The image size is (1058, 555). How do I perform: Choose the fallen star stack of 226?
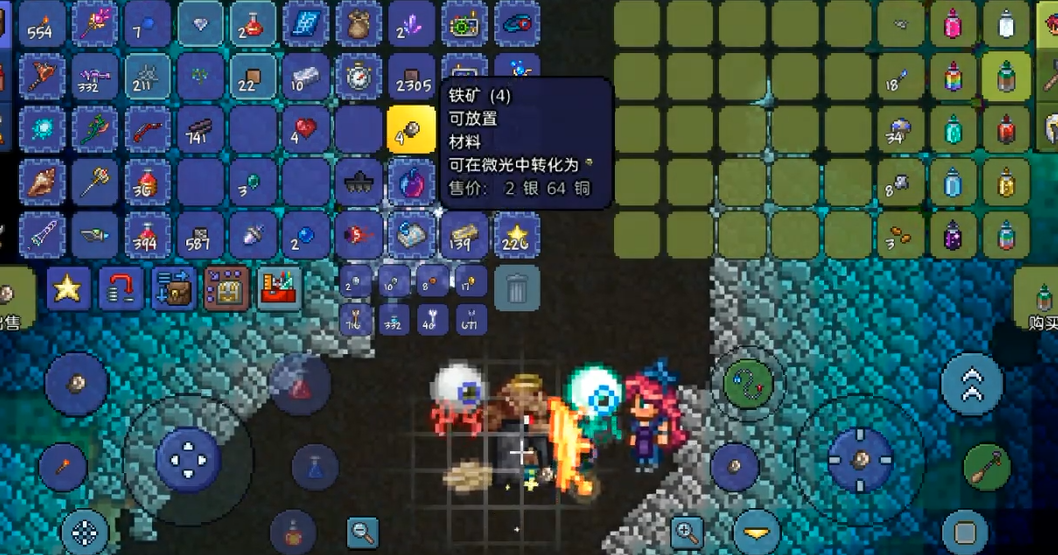point(516,236)
